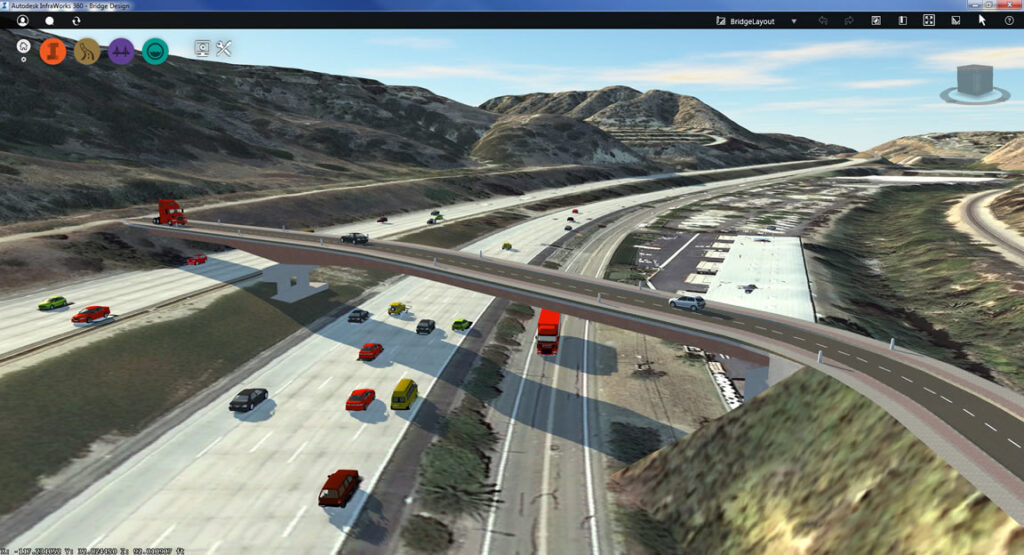Close the InfraWorks window

[1011, 5]
